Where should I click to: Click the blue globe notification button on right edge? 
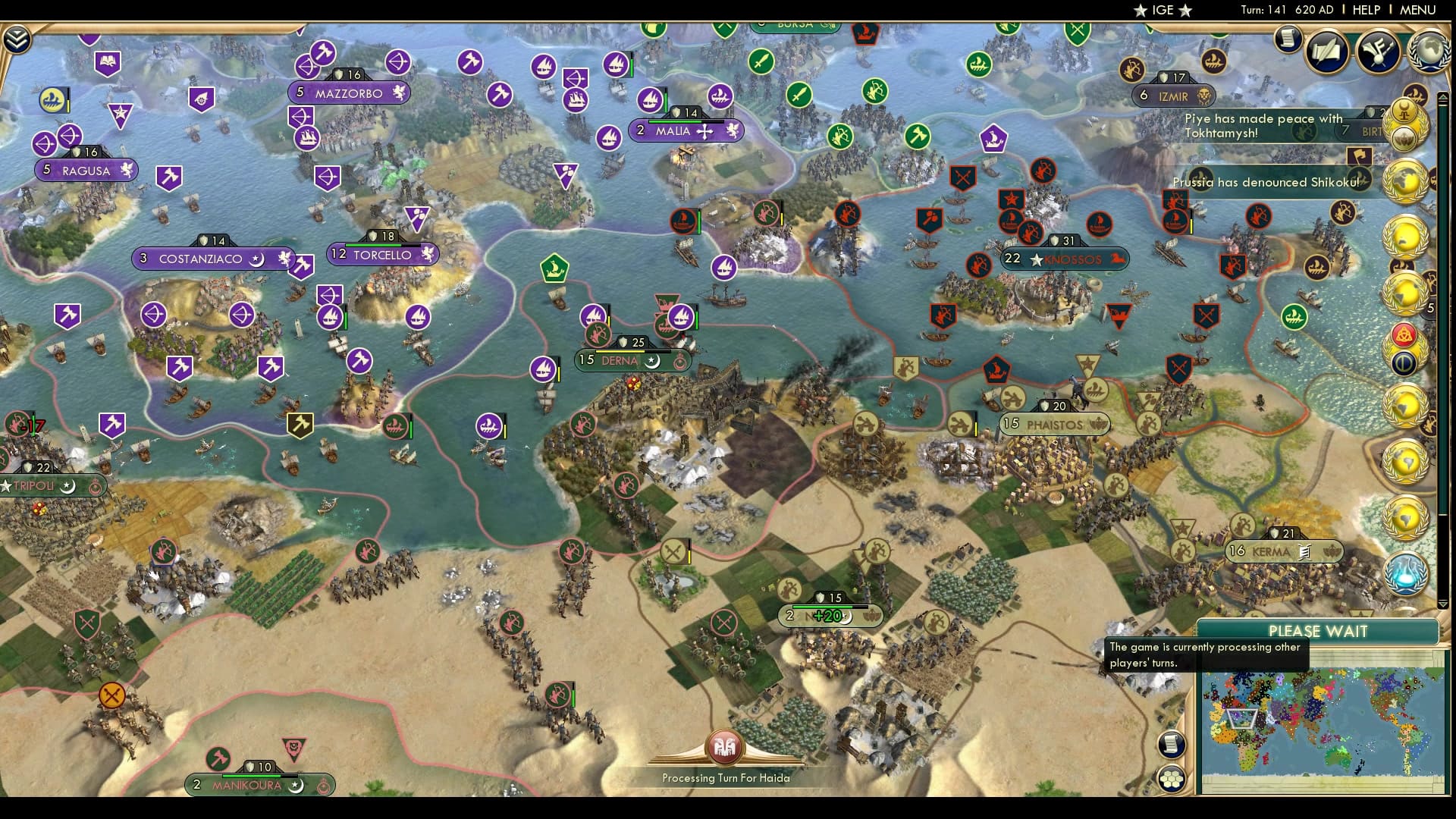pos(1404,574)
